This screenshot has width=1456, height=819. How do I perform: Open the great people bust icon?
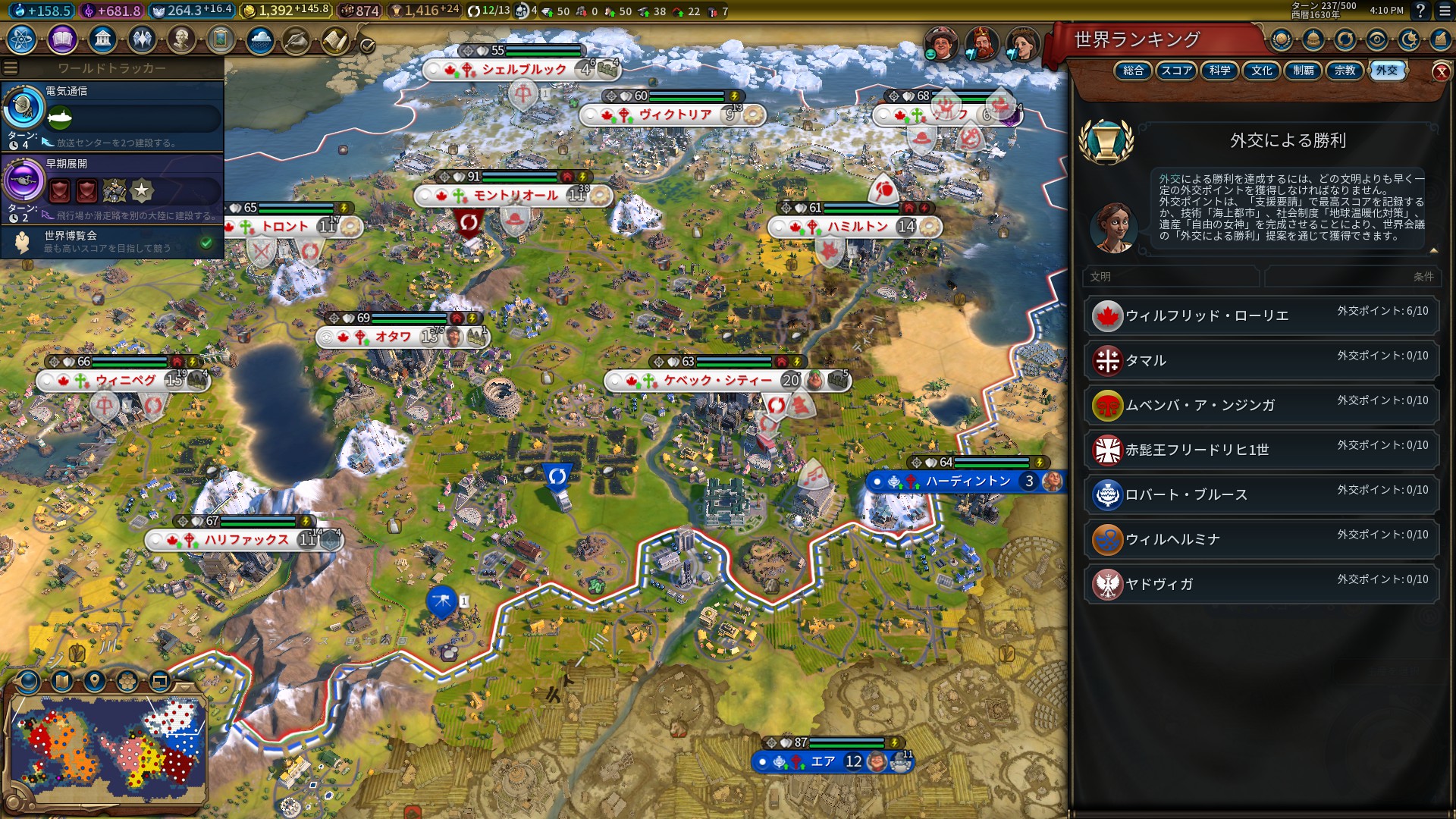pos(181,39)
